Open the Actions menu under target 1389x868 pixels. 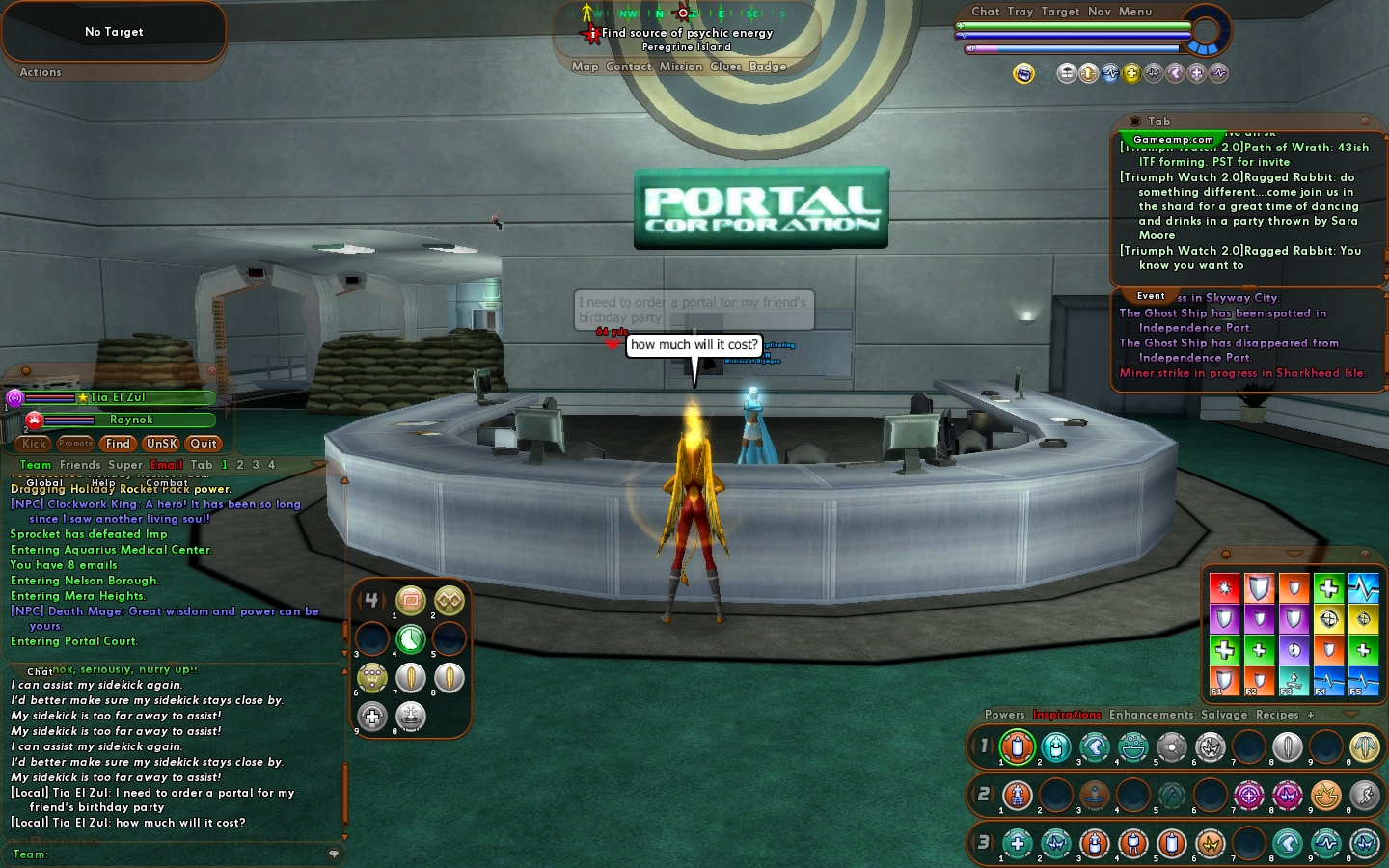coord(41,72)
